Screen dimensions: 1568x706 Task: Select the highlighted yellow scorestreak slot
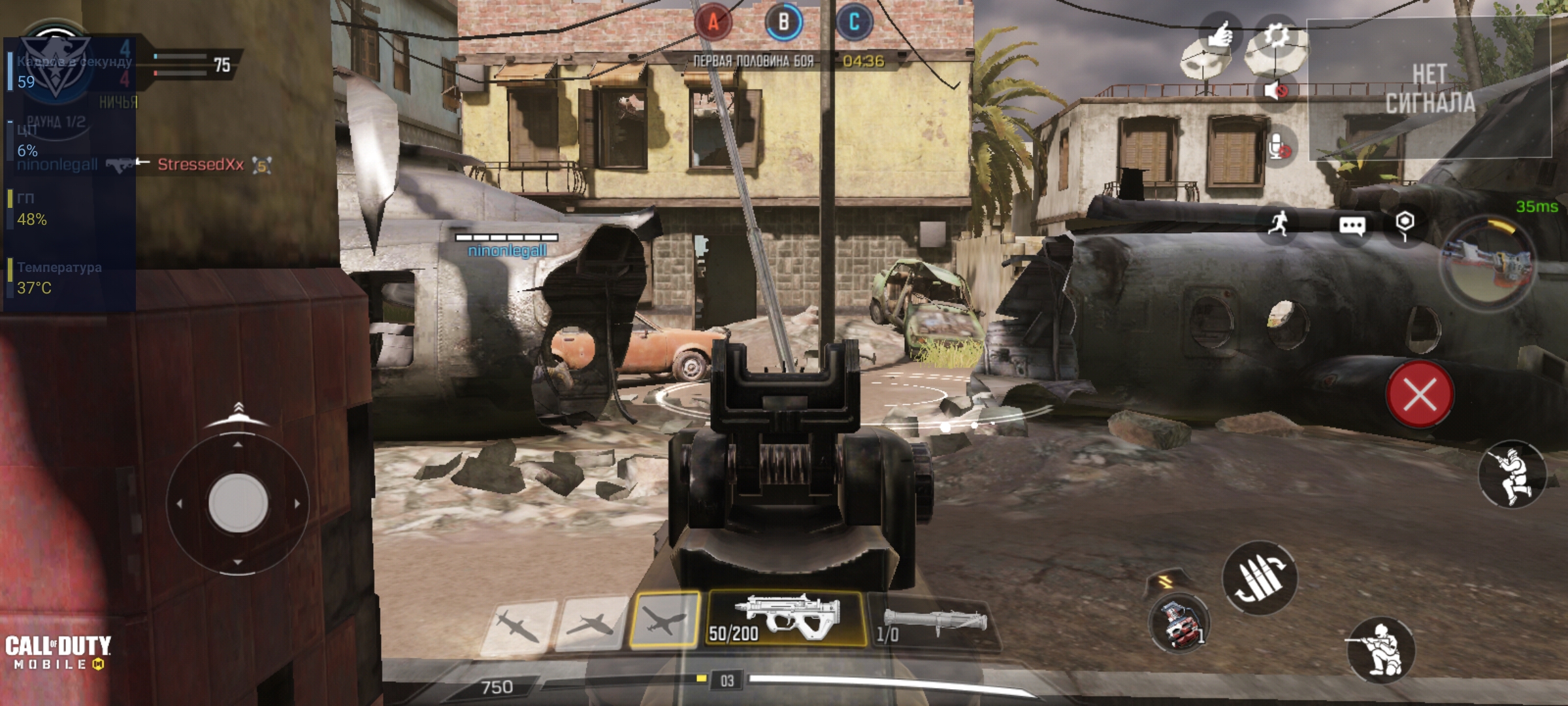(663, 619)
